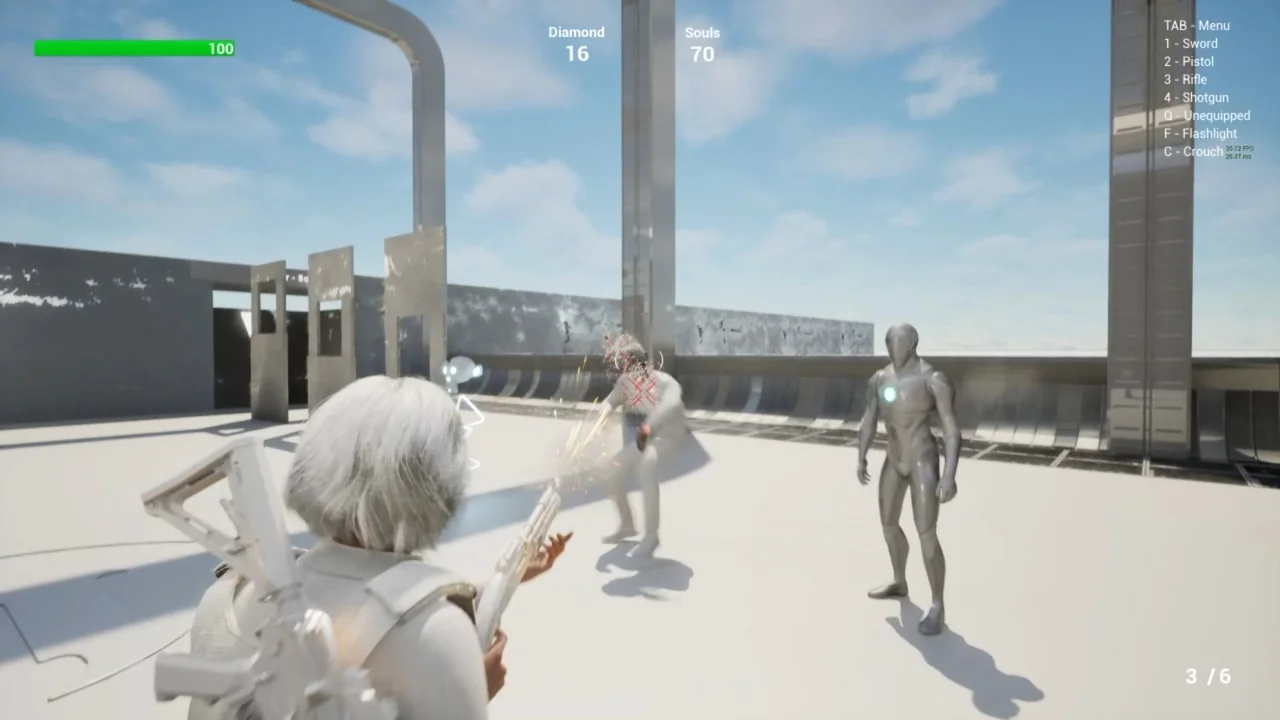The image size is (1280, 720).
Task: Expand the weapon list under TAB - Menu
Action: [1196, 25]
